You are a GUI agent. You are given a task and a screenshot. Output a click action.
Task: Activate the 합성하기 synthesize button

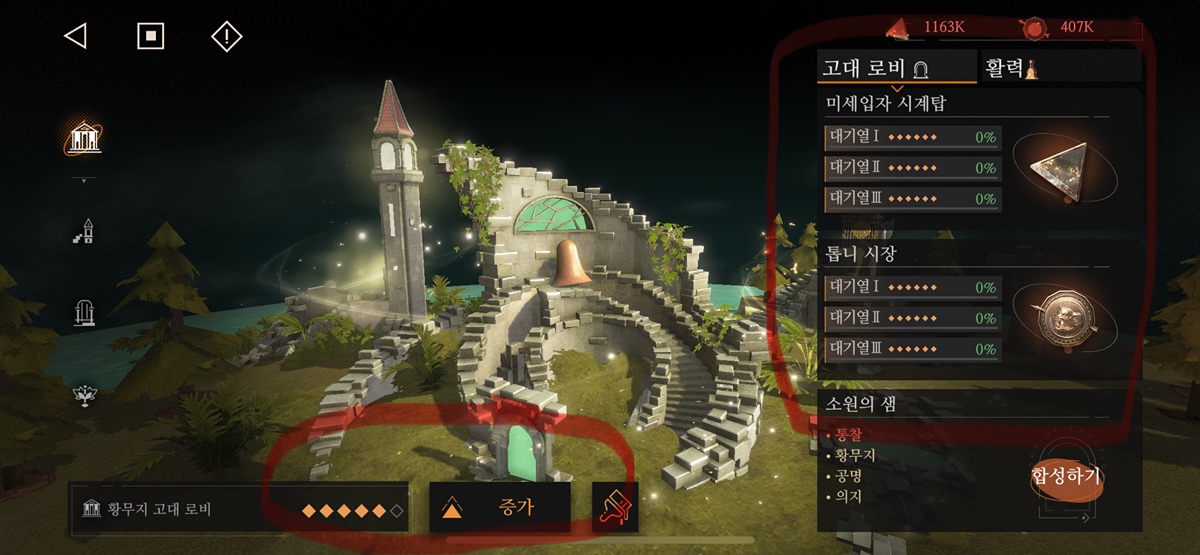click(1066, 476)
